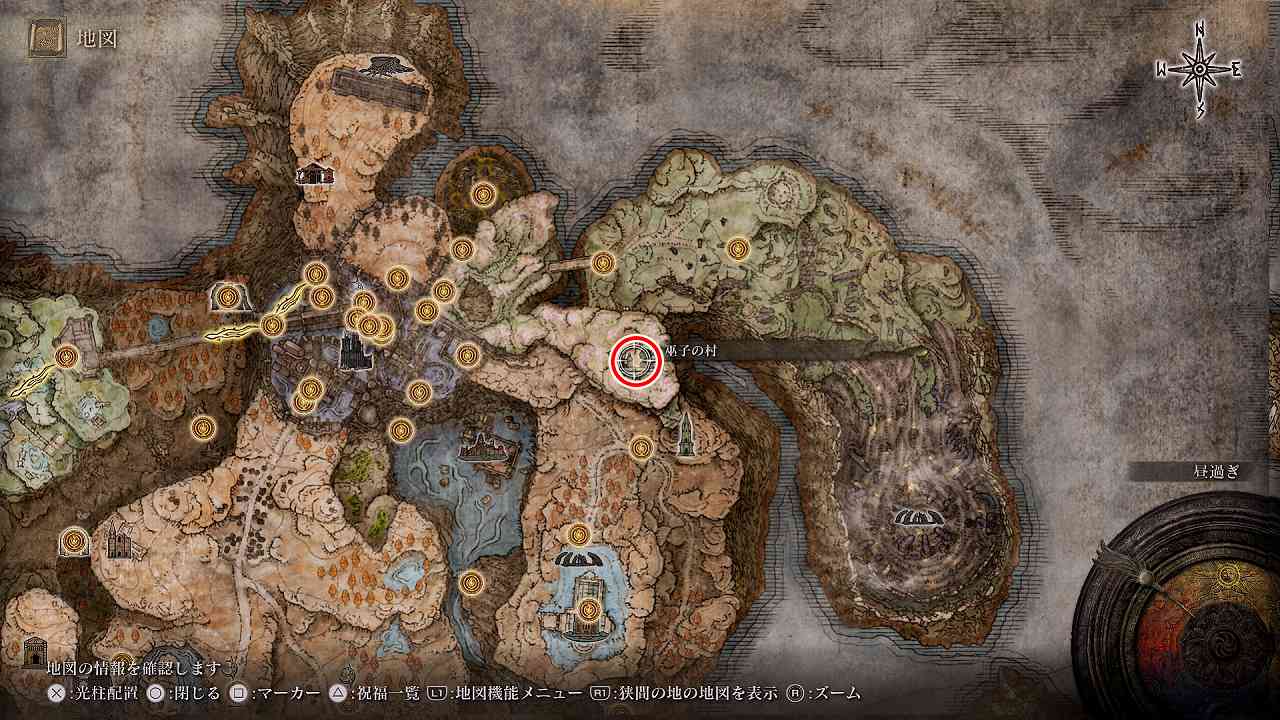This screenshot has width=1280, height=720.
Task: Select the grace marker on the blue-lake tower building
Action: coord(588,609)
